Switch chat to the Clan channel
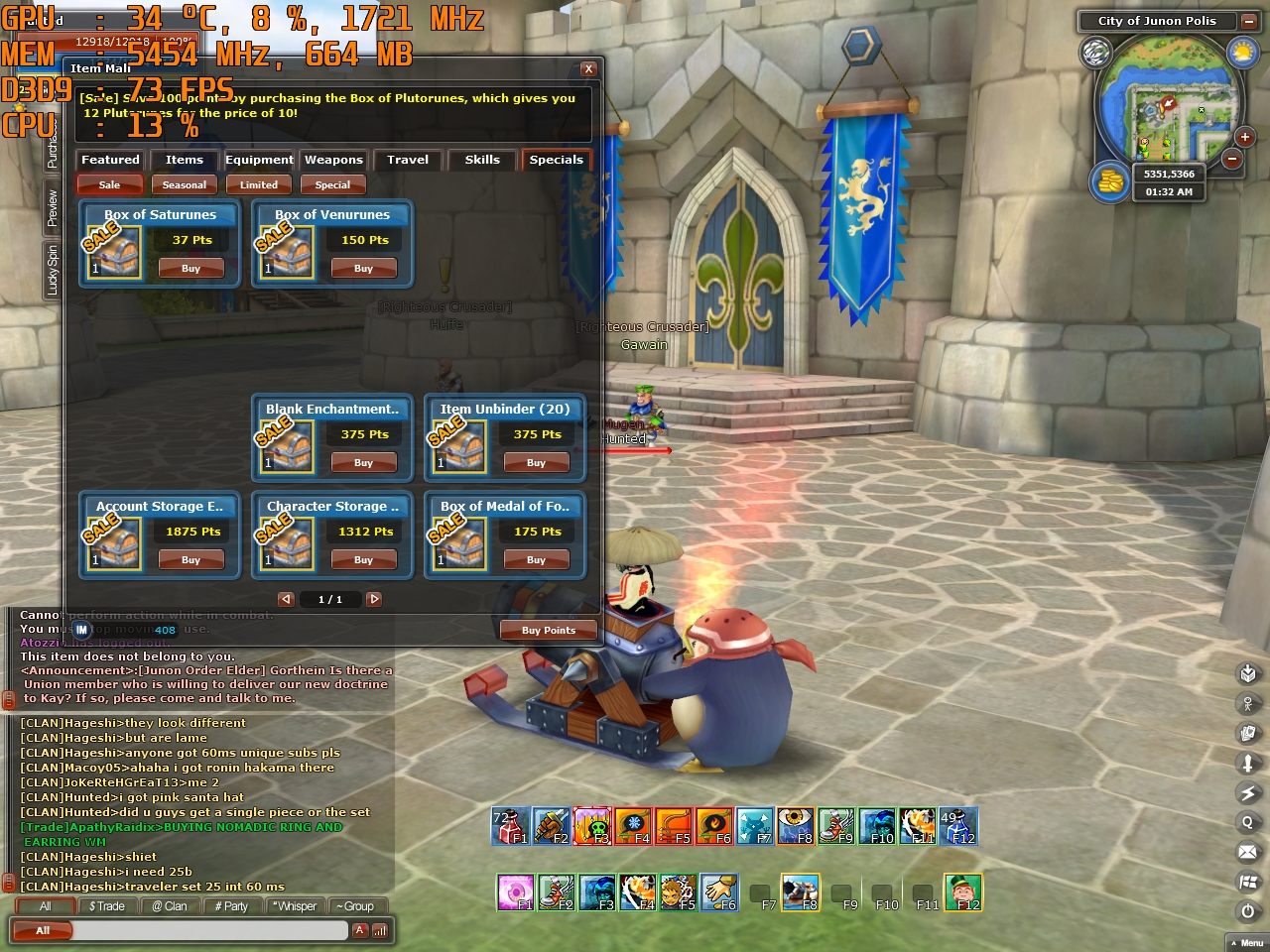This screenshot has width=1270, height=952. pyautogui.click(x=170, y=906)
